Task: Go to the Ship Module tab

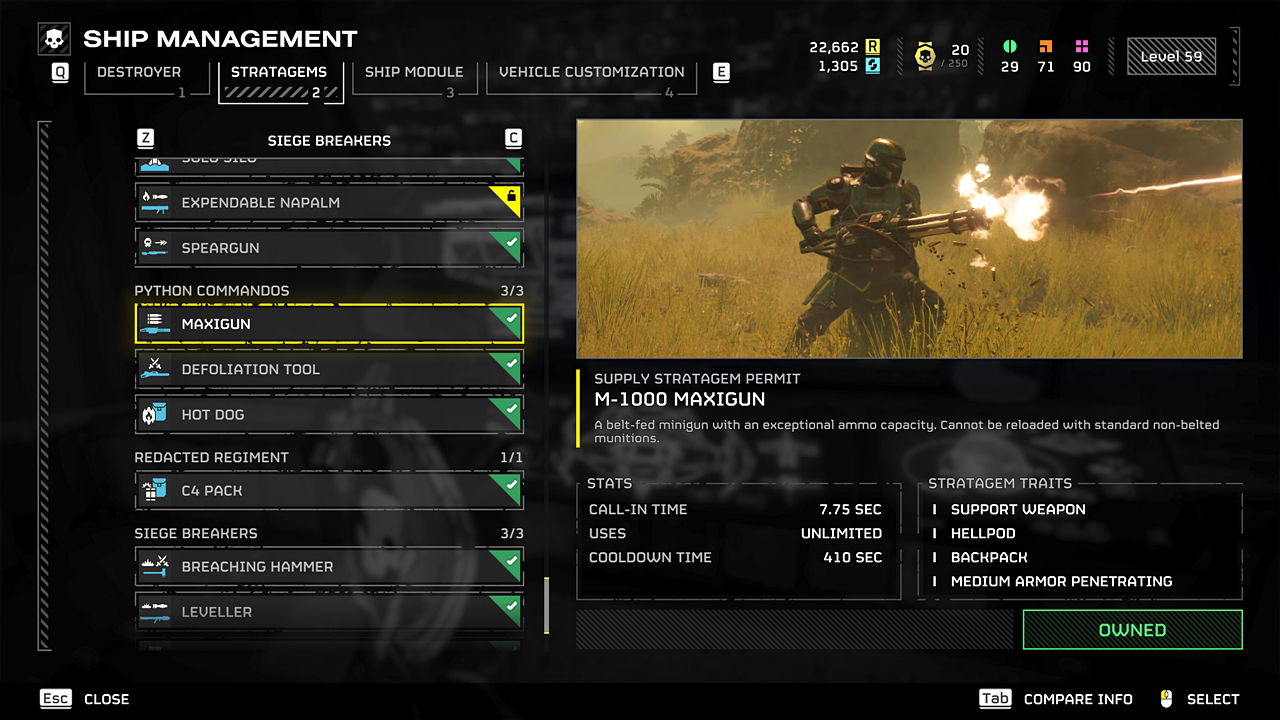Action: [x=413, y=74]
